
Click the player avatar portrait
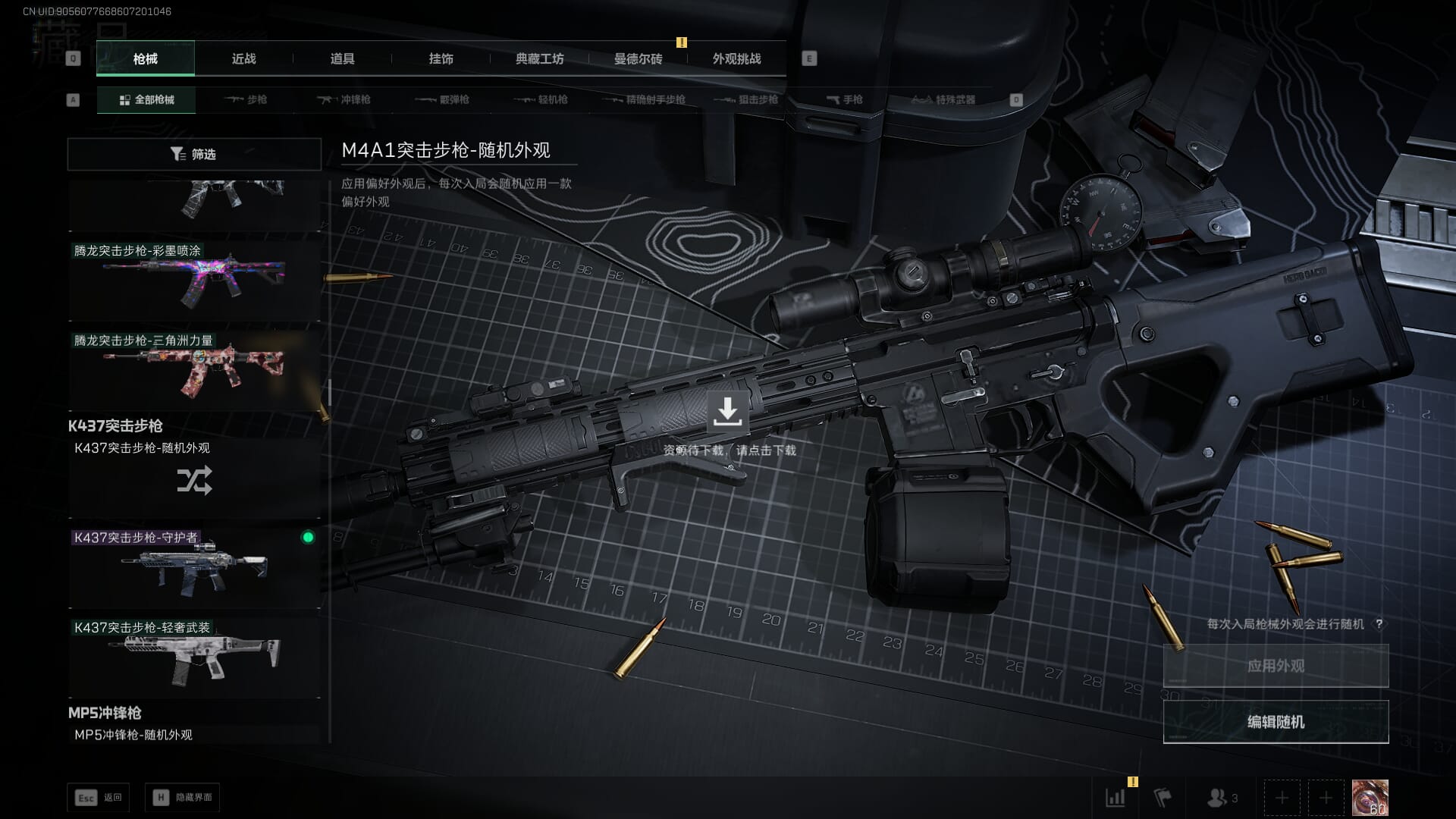point(1370,798)
